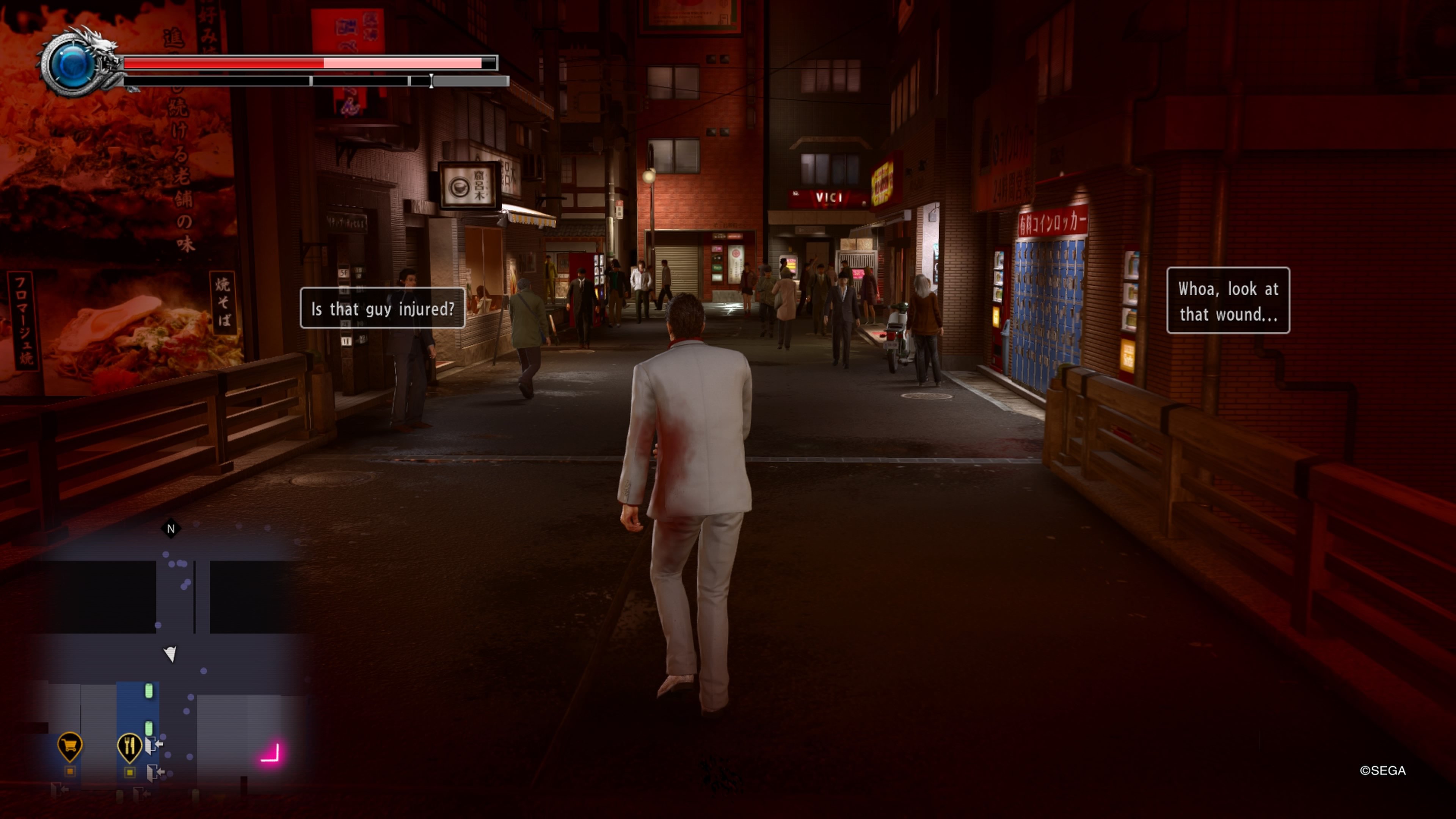Click the fork-and-knife restaurant marker on minimap
Image resolution: width=1456 pixels, height=819 pixels.
tap(130, 747)
